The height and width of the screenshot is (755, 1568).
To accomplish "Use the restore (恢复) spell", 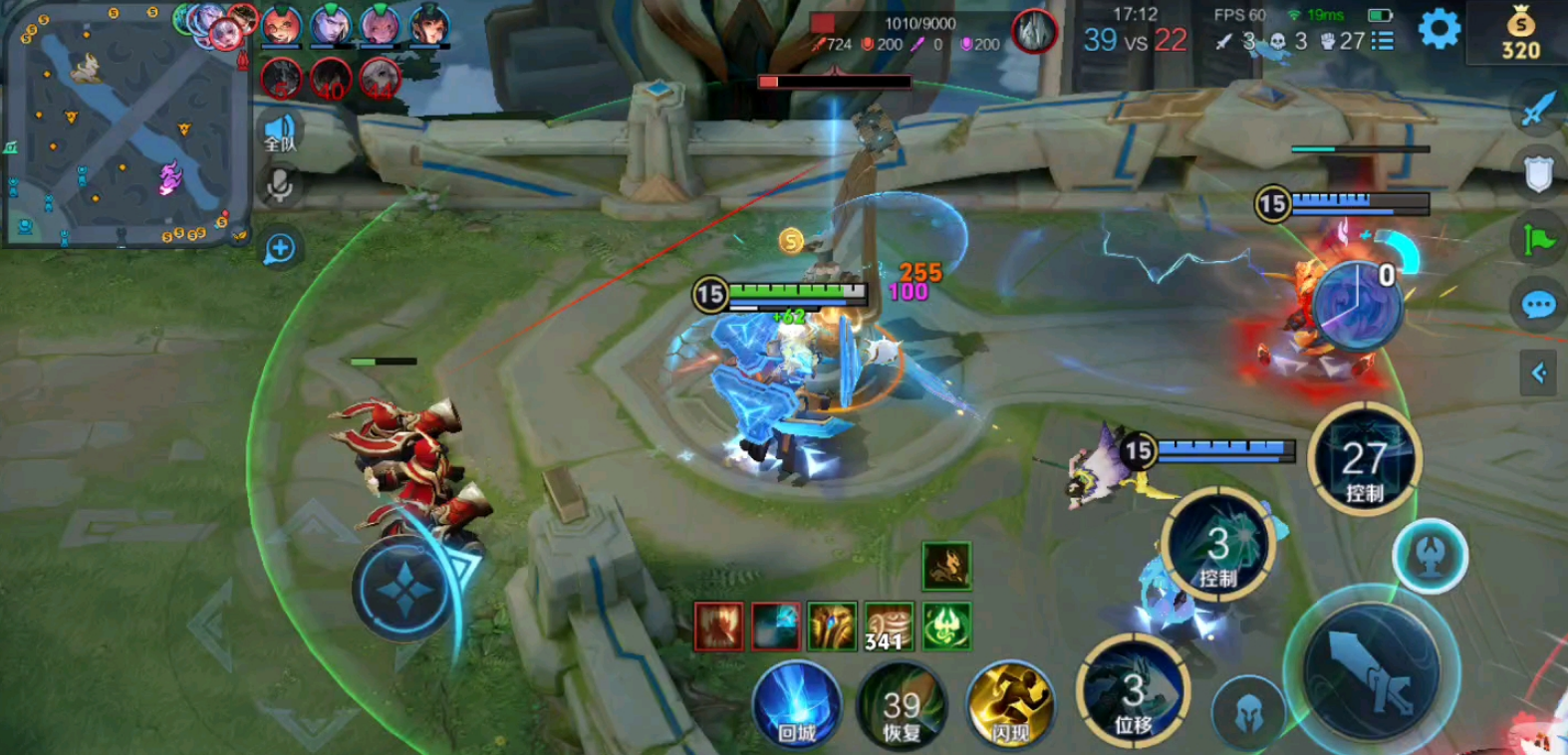I will [x=902, y=704].
